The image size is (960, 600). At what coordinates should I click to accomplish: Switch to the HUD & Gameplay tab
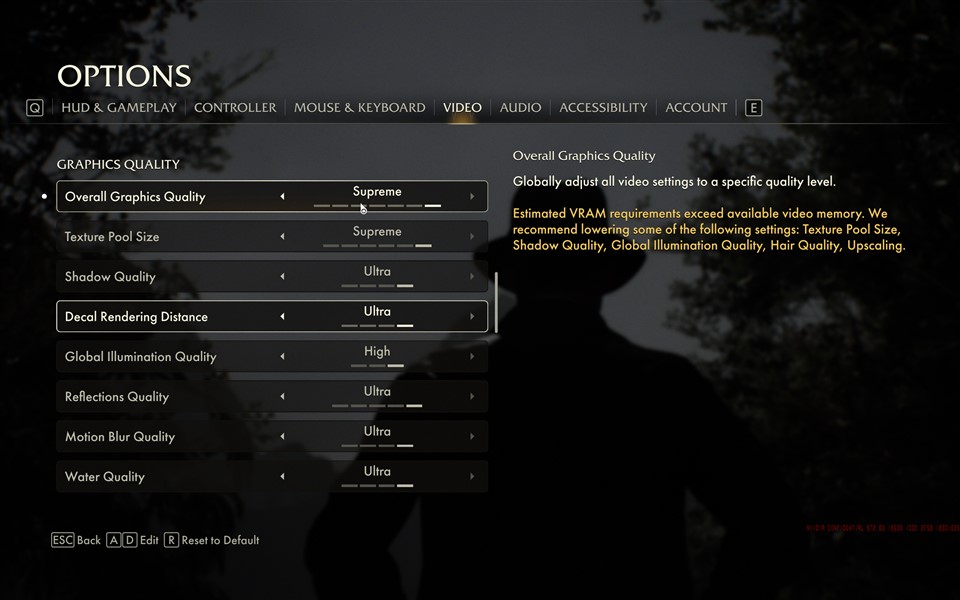[x=118, y=107]
